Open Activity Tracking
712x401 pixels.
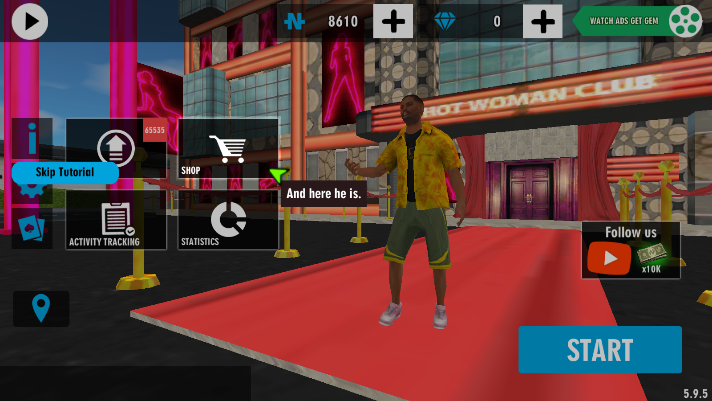(x=116, y=220)
